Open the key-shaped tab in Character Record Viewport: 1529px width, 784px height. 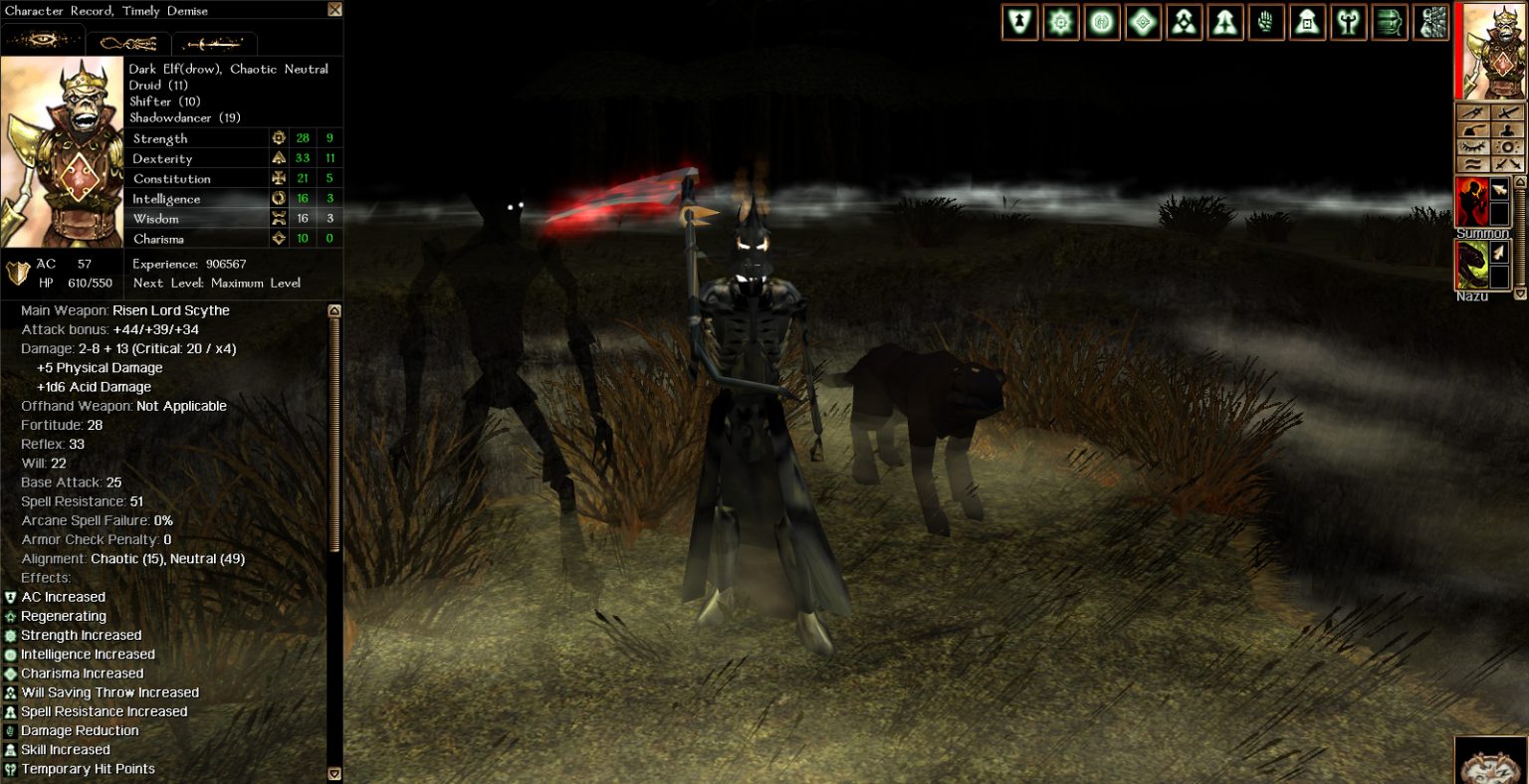point(128,44)
